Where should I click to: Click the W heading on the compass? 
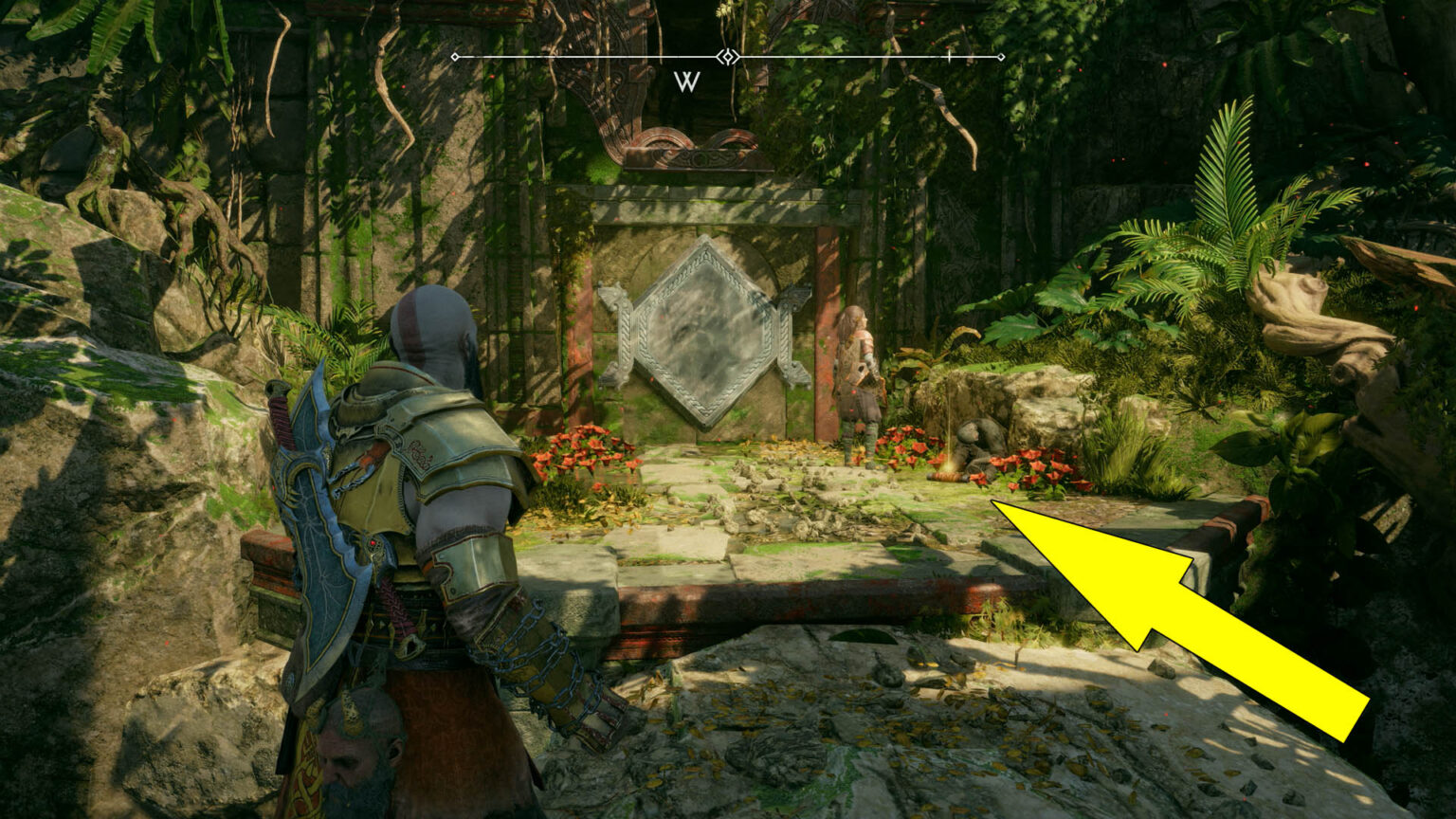686,82
